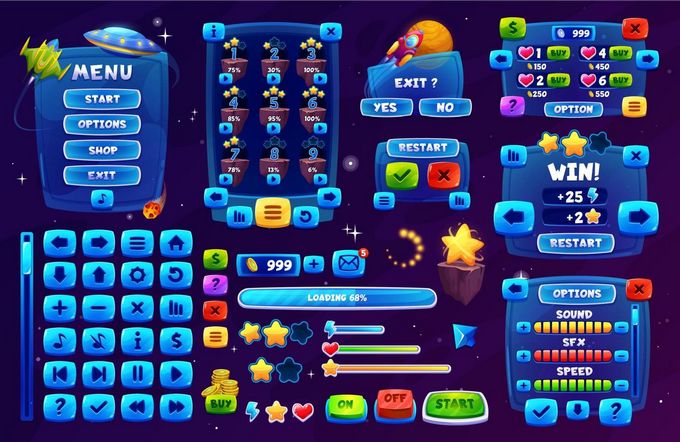Choose EXIT in the MENU panel

(102, 175)
